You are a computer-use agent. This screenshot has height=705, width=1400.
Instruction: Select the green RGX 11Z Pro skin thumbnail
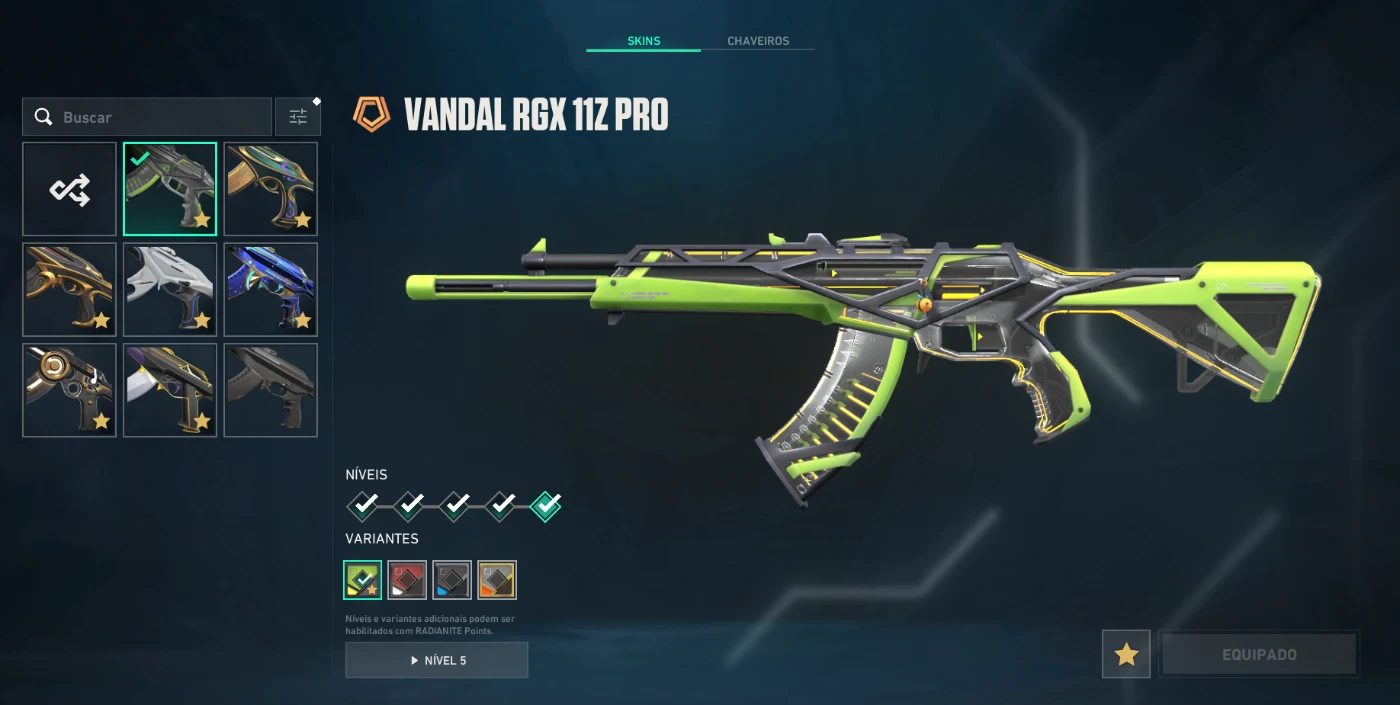[170, 189]
